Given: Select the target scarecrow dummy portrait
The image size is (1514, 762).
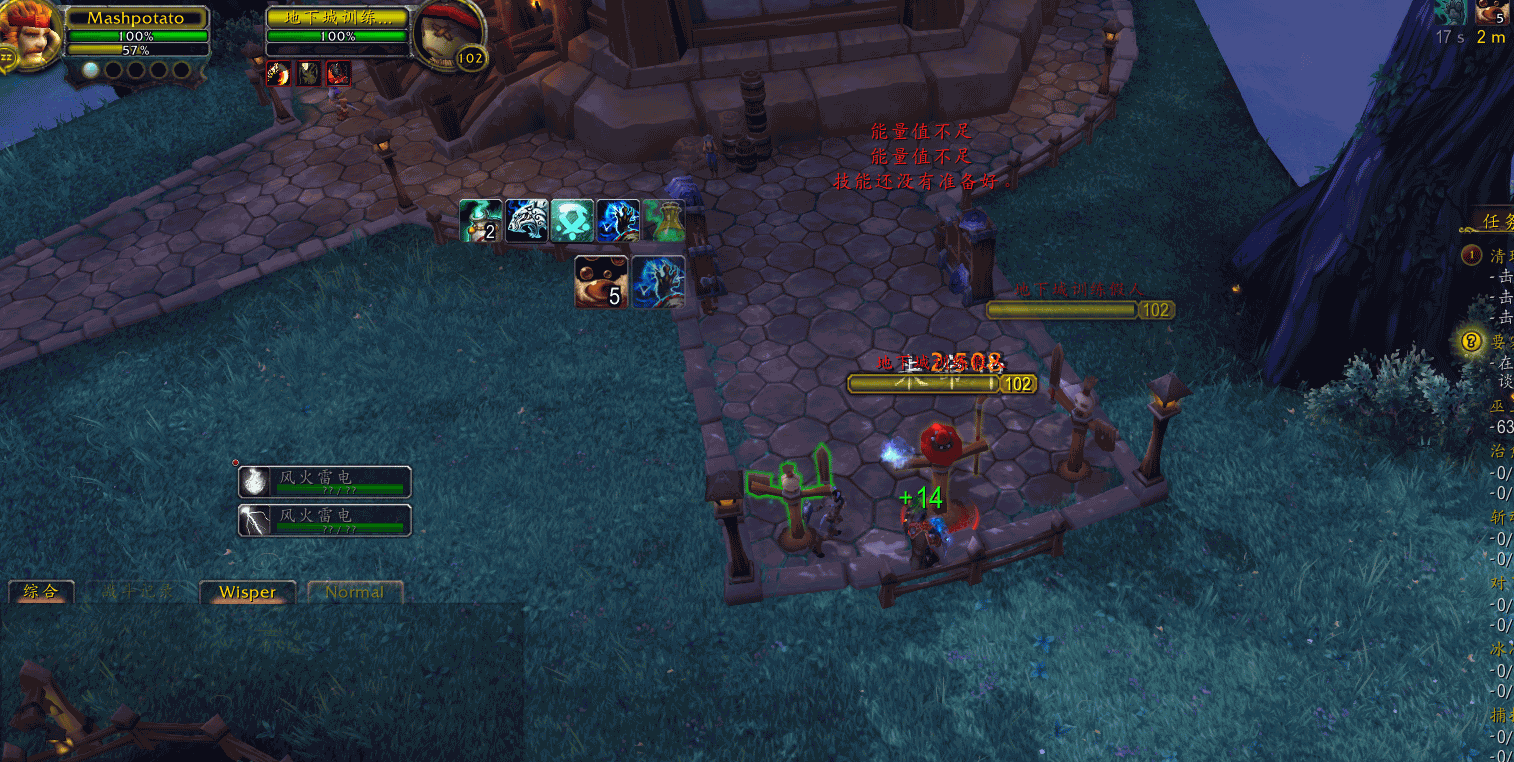Looking at the screenshot, I should [x=443, y=33].
